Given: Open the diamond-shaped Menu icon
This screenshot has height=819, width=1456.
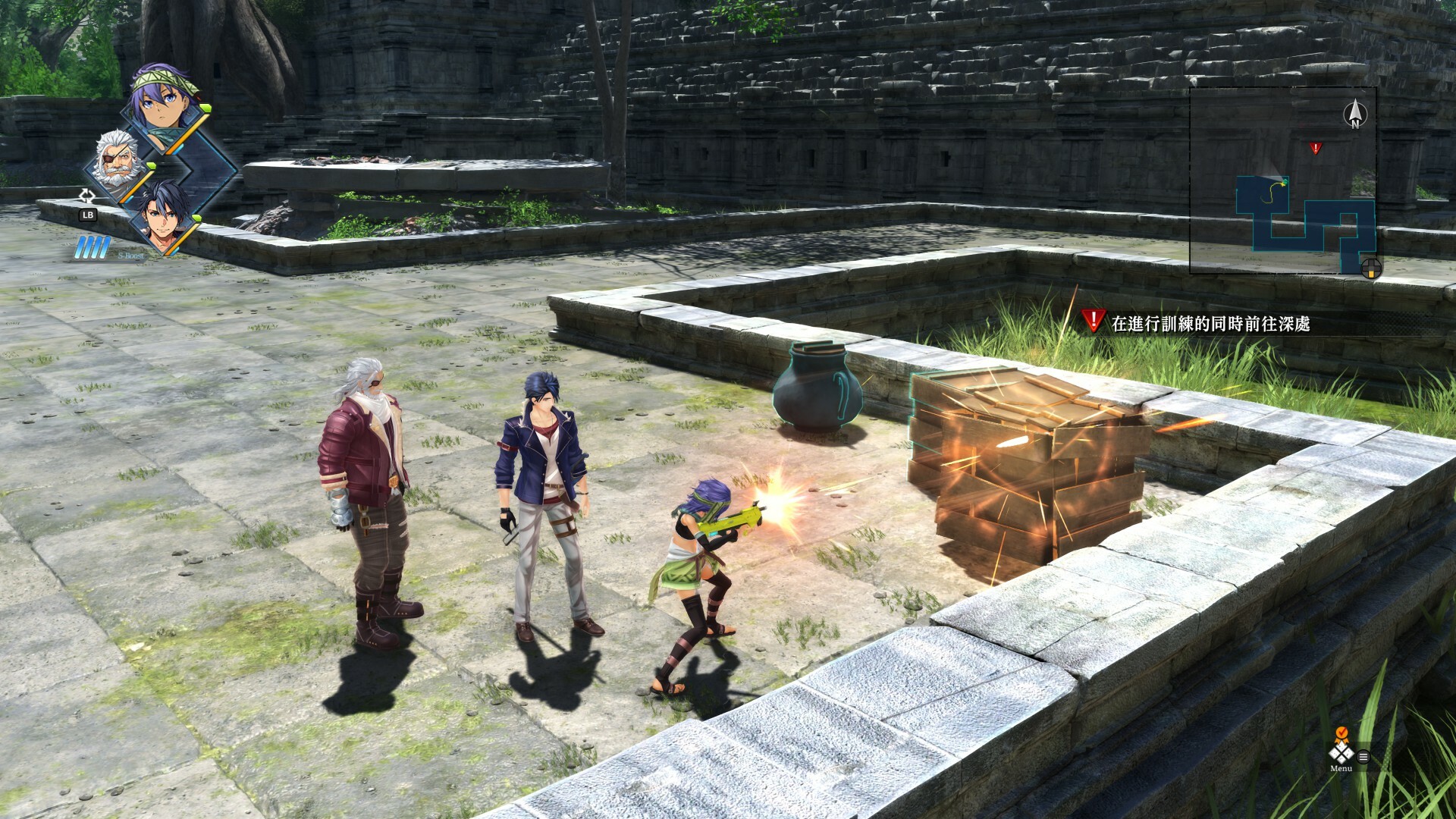Looking at the screenshot, I should (x=1341, y=755).
